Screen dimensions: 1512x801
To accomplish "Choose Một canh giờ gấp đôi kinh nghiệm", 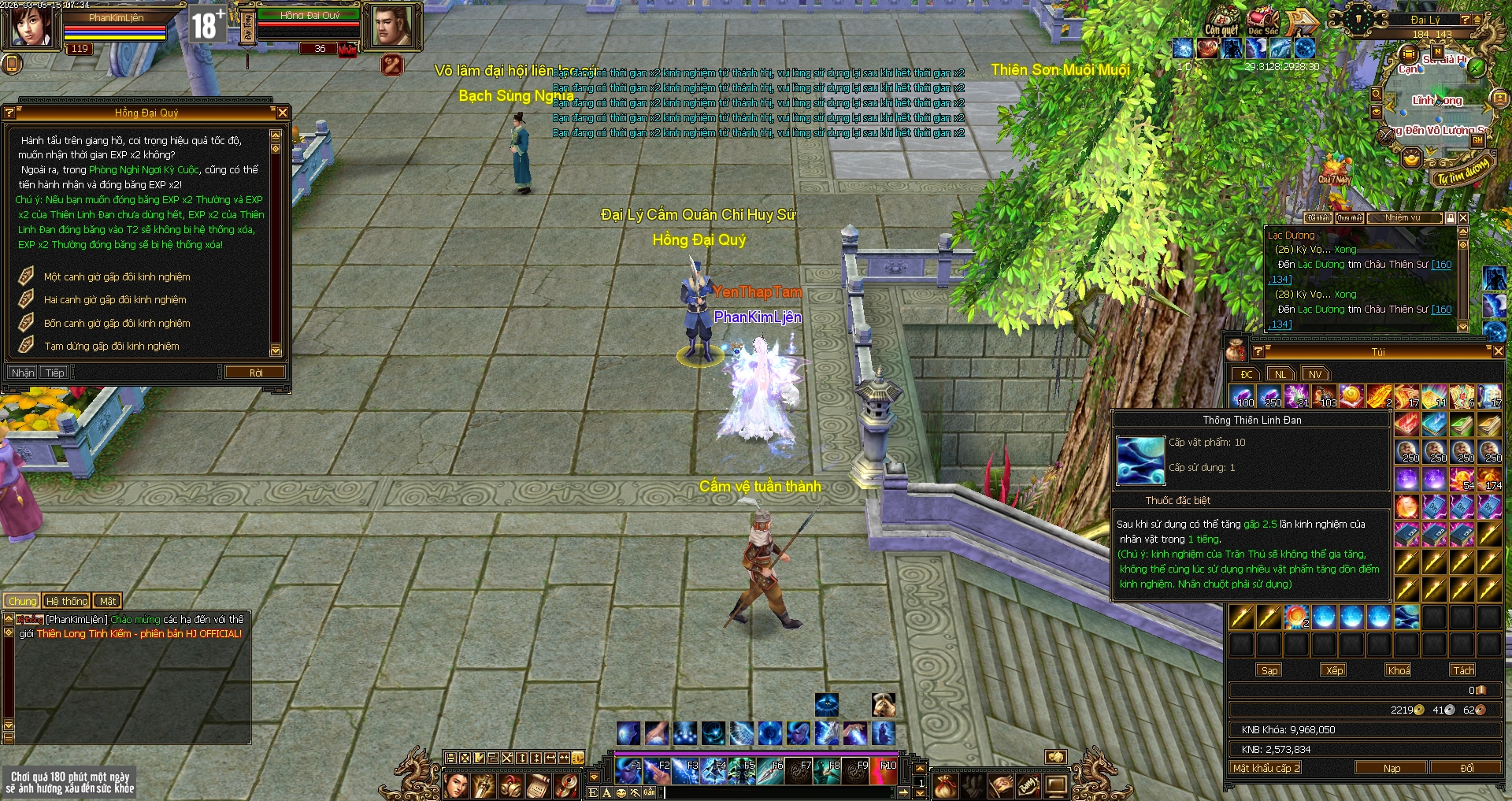I will [x=117, y=277].
